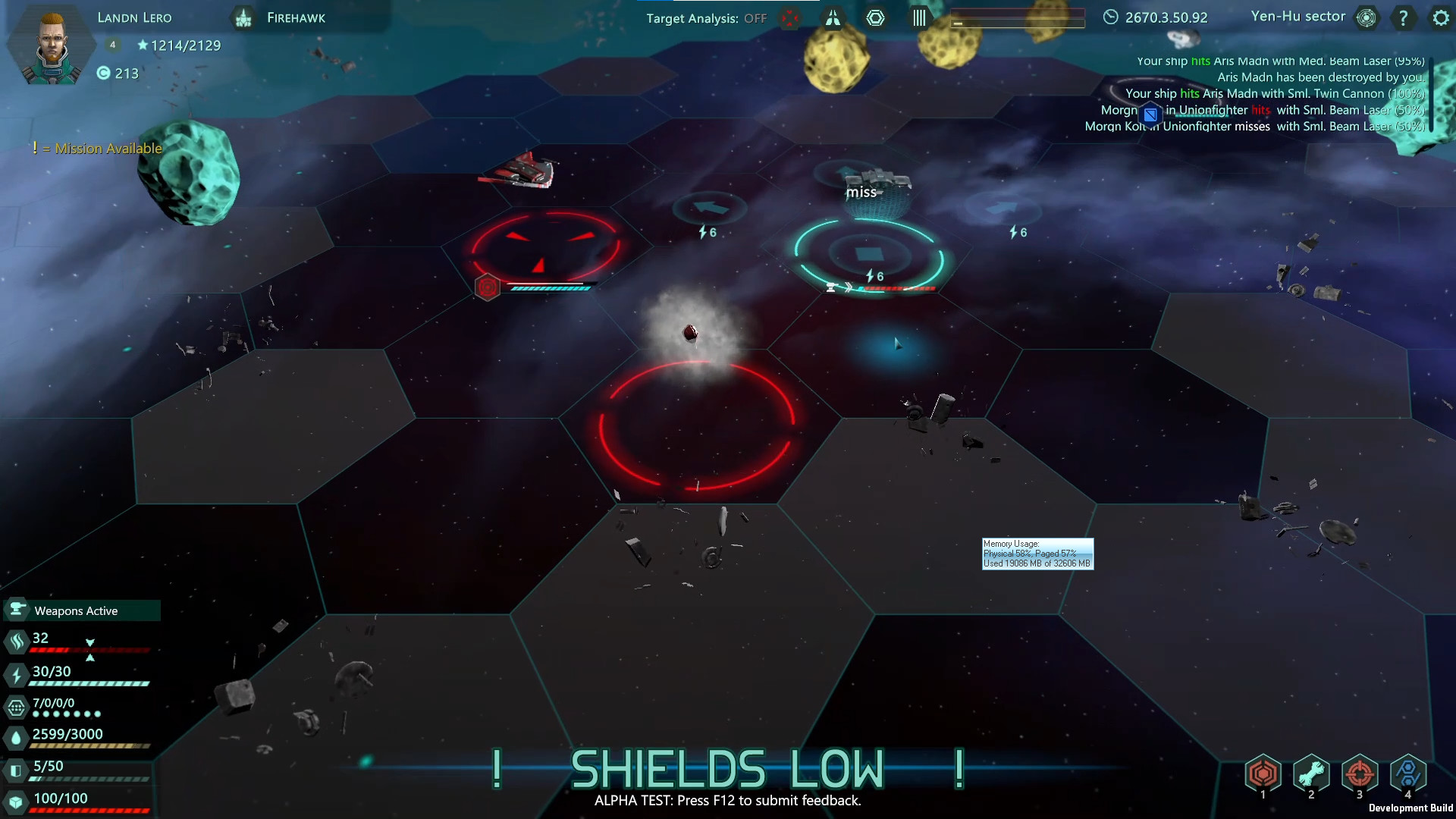Collapse the teal movement arrow above the enemy ship
Image resolution: width=1456 pixels, height=819 pixels.
tap(844, 171)
